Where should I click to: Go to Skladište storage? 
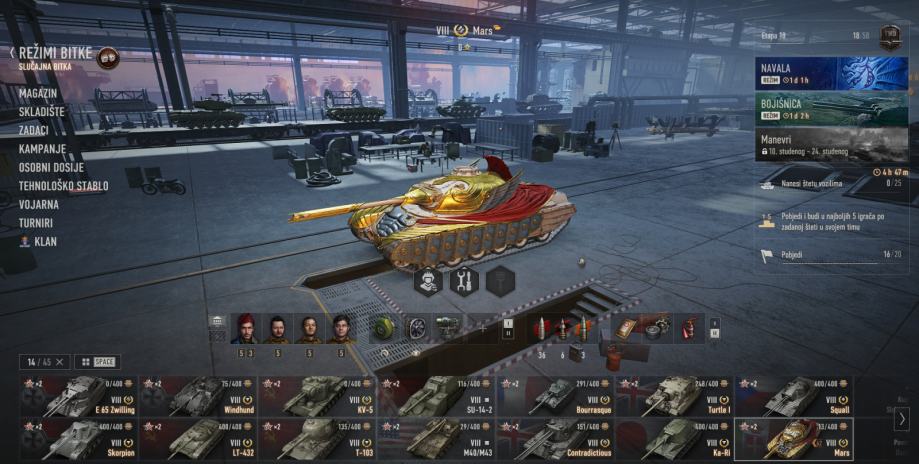tap(41, 112)
